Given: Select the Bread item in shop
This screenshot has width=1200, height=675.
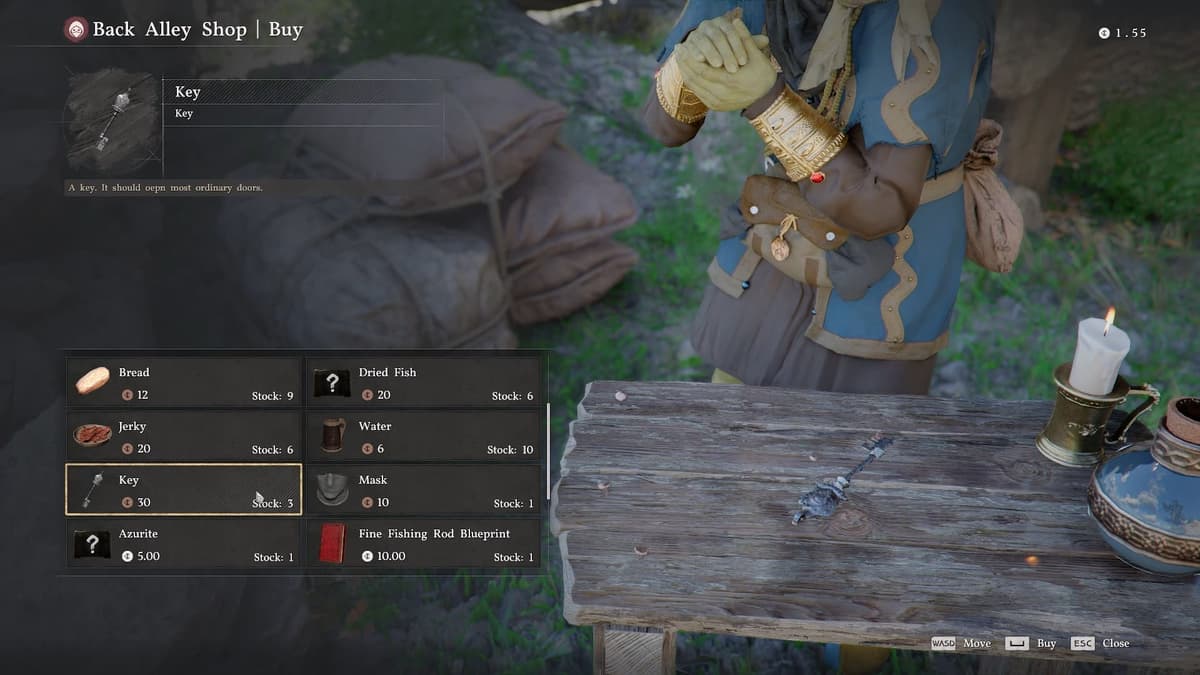Looking at the screenshot, I should pos(184,382).
